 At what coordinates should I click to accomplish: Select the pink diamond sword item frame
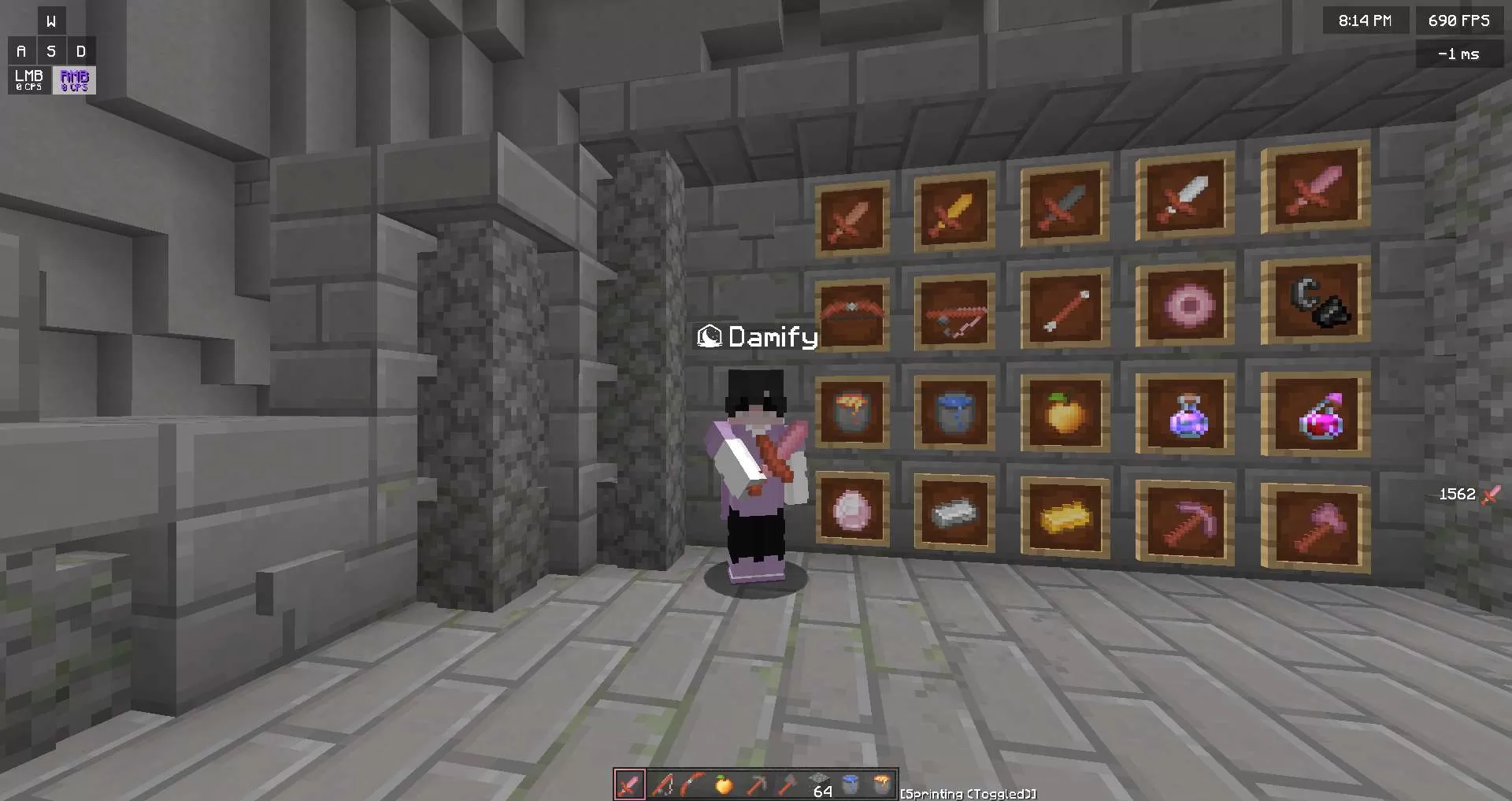[1315, 195]
